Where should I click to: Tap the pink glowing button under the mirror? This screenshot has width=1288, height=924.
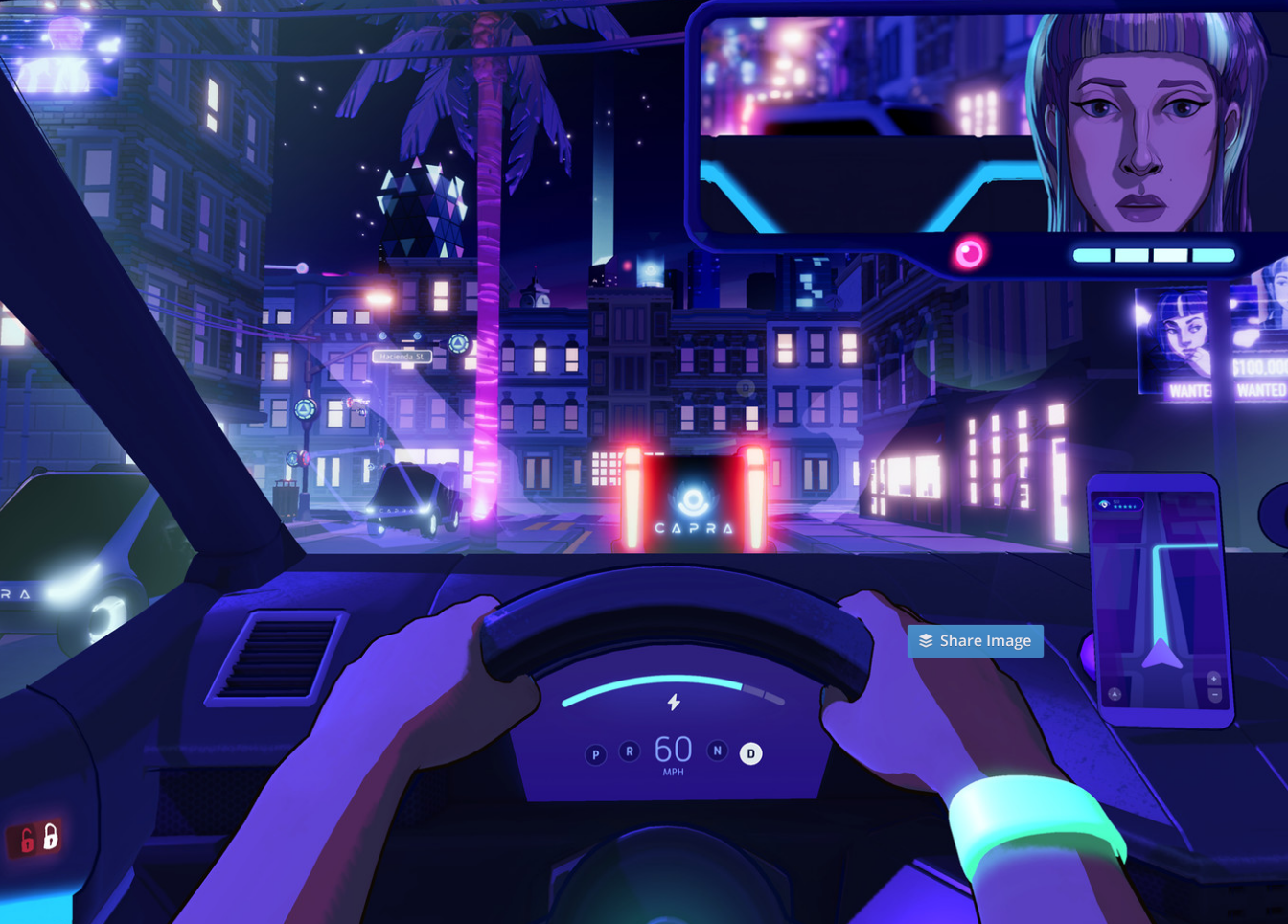point(969,253)
